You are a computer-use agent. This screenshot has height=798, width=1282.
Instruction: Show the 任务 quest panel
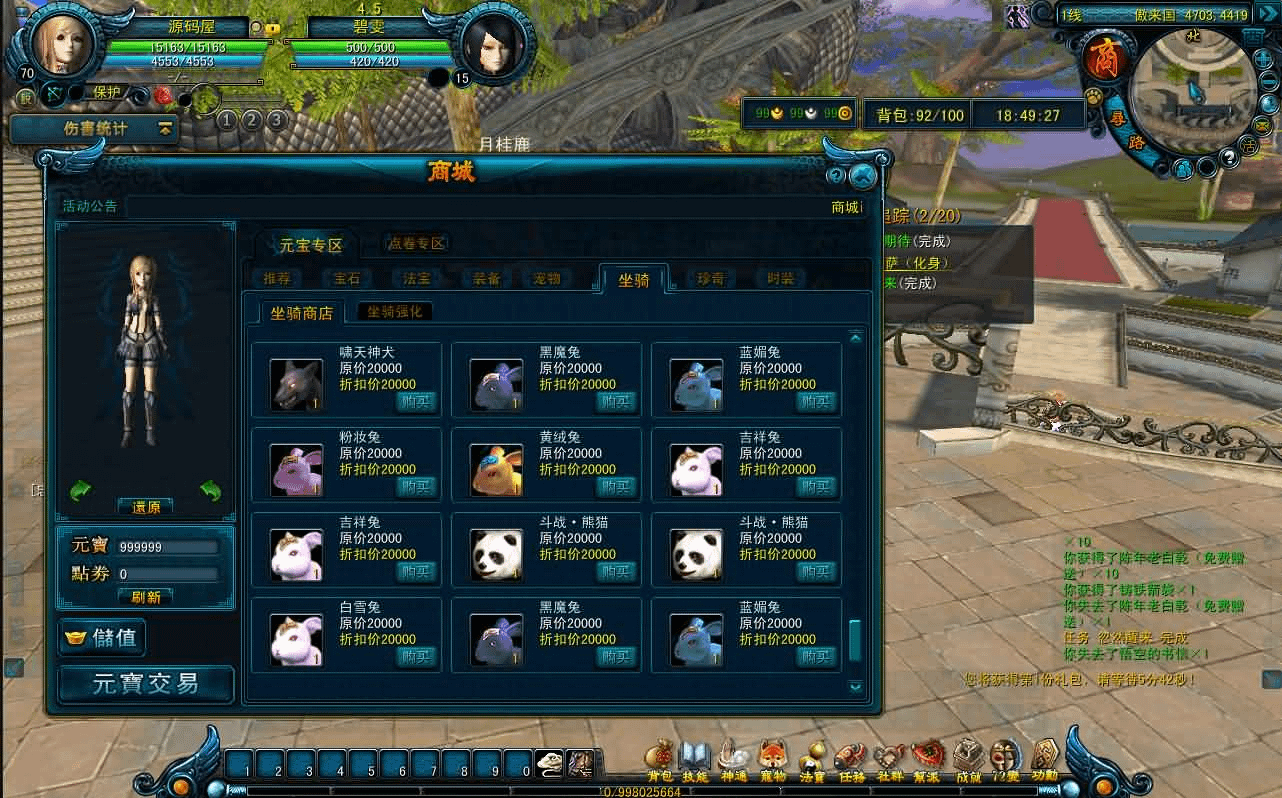coord(851,760)
